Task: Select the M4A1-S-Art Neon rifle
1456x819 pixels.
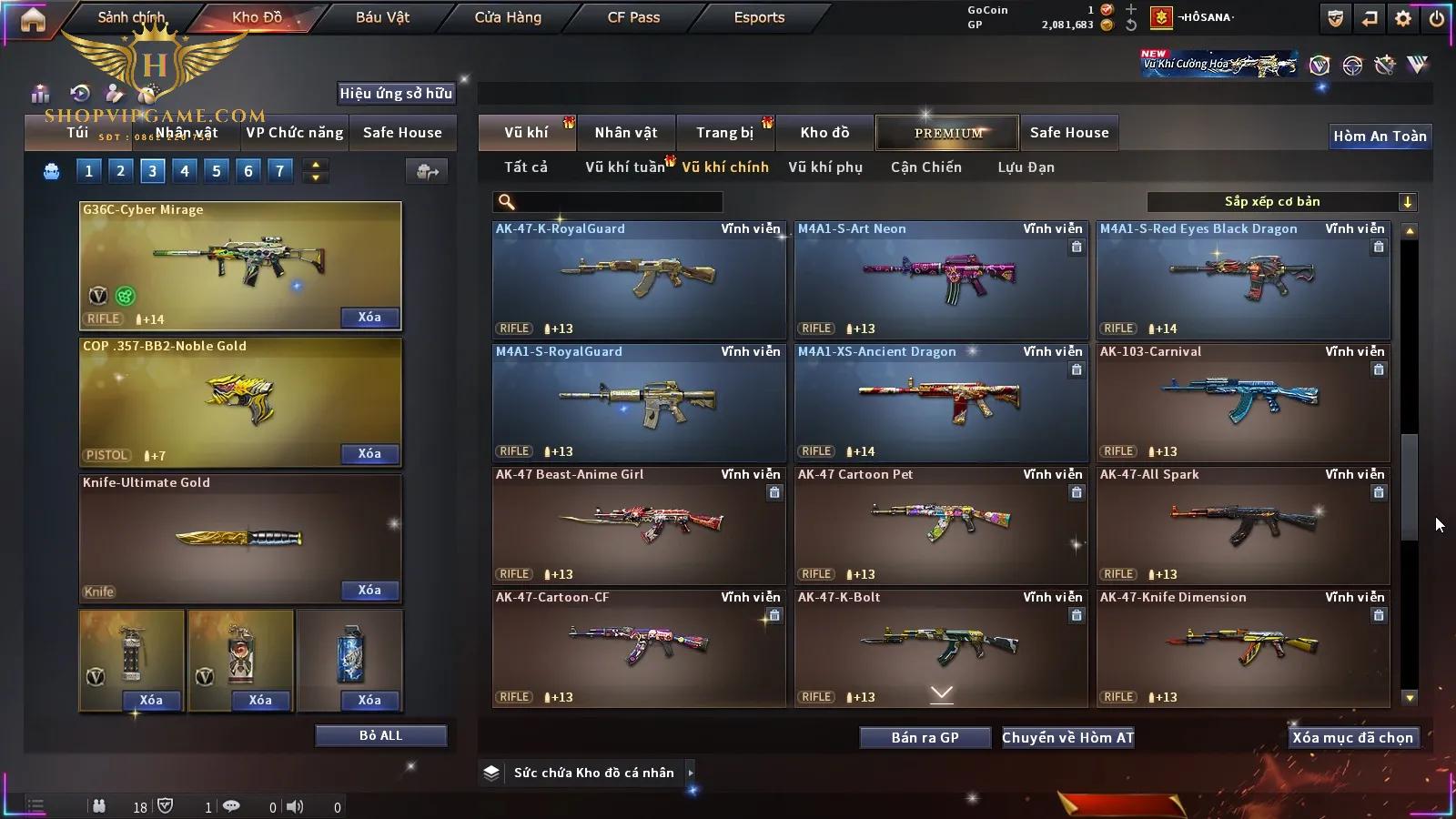Action: [940, 280]
